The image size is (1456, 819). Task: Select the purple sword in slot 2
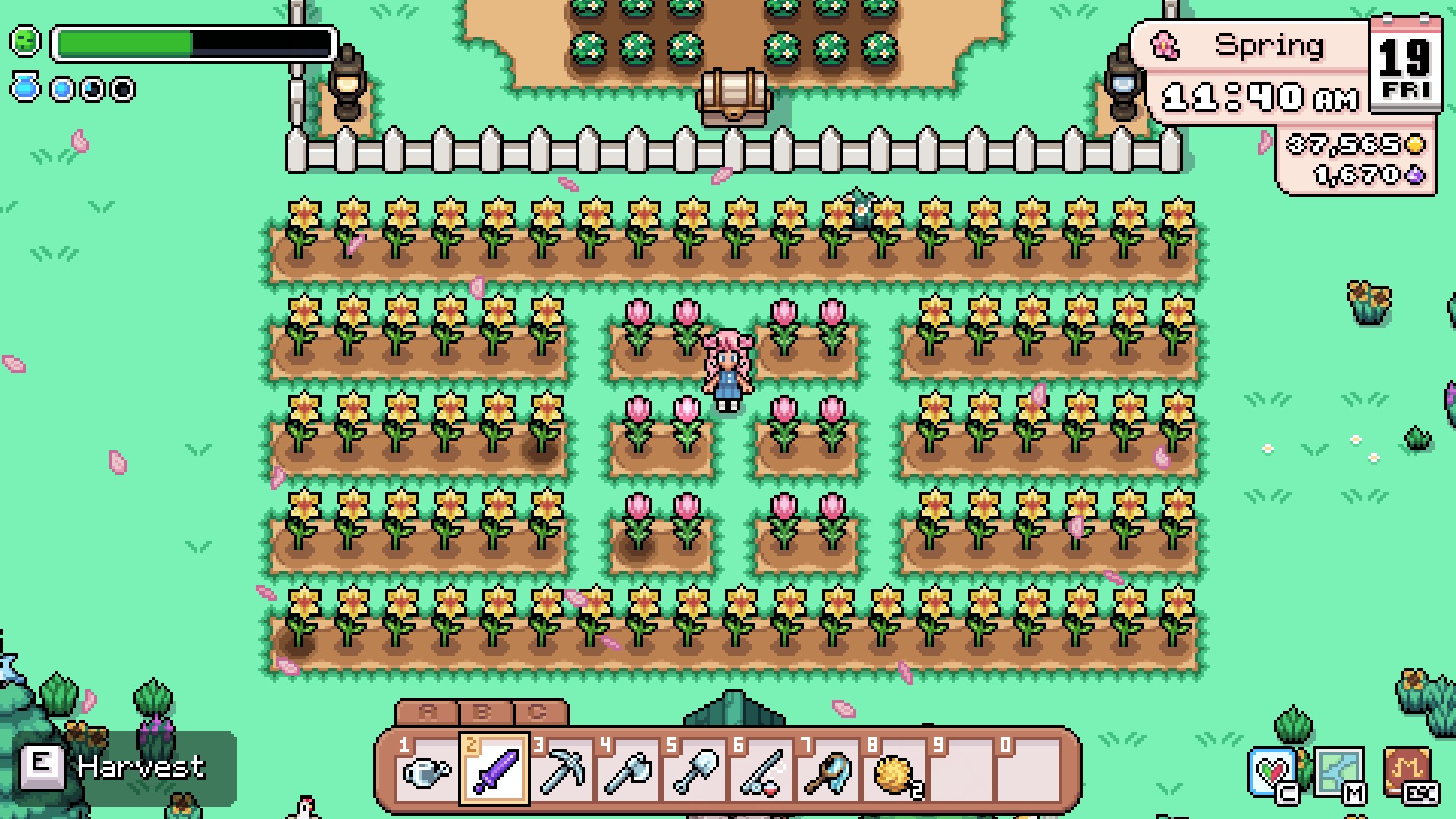click(494, 772)
